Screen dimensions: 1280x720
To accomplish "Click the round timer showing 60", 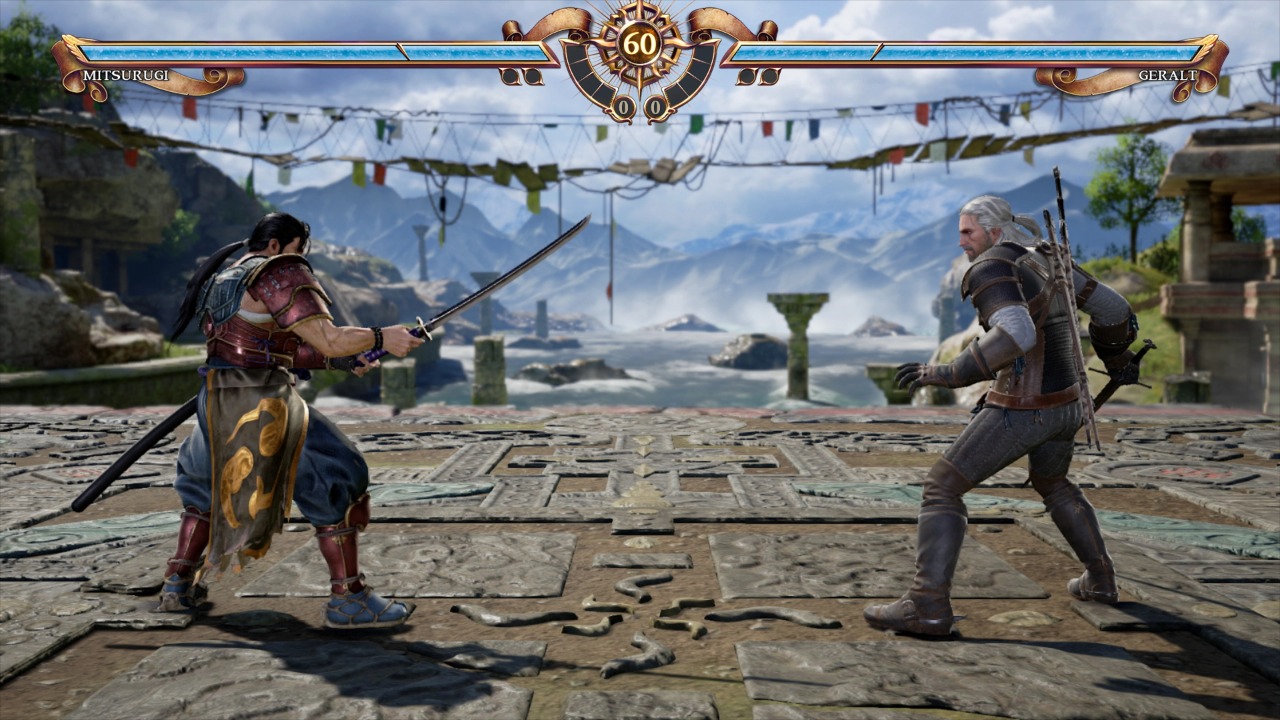I will click(x=639, y=43).
